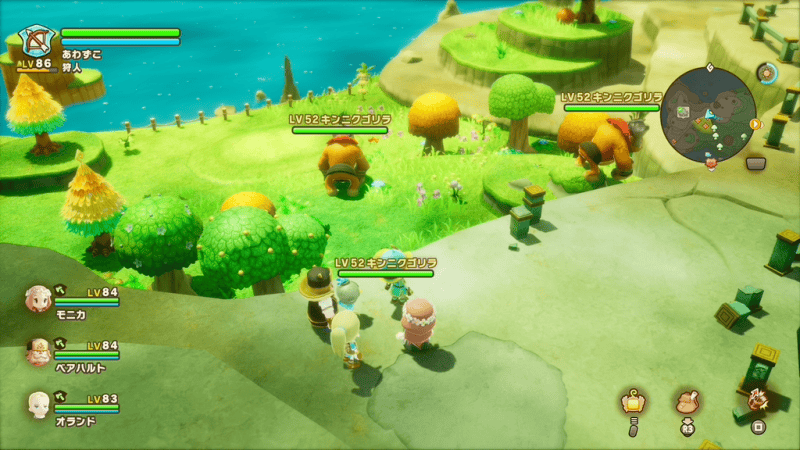The image size is (800, 450).
Task: Activate the glowing lantern icon
Action: click(x=632, y=401)
